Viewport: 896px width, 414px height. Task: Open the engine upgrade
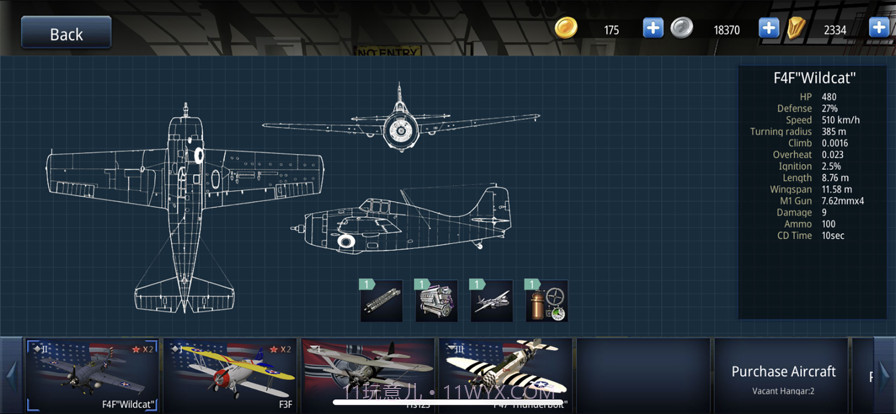point(437,301)
